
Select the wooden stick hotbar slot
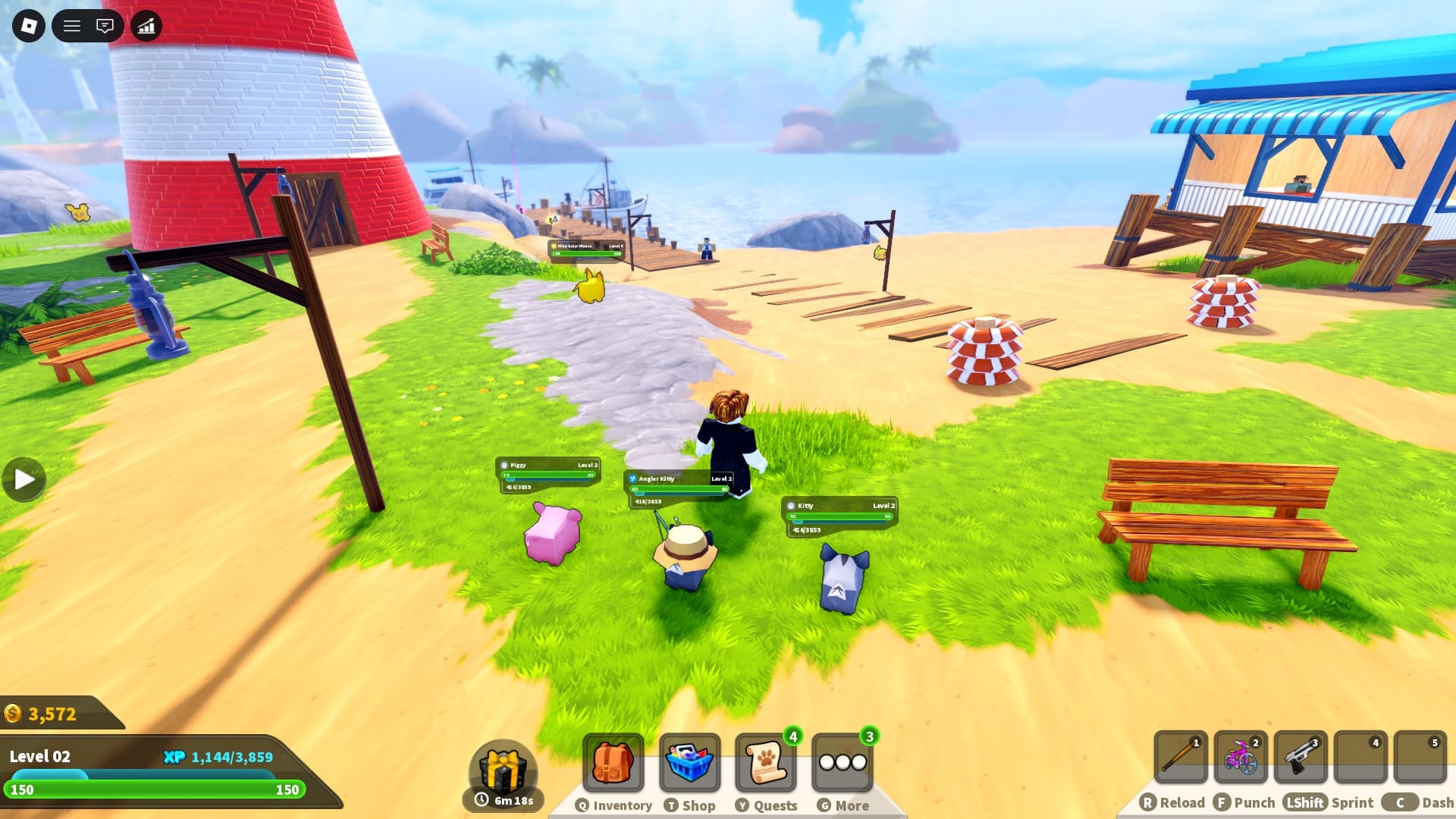click(1181, 757)
